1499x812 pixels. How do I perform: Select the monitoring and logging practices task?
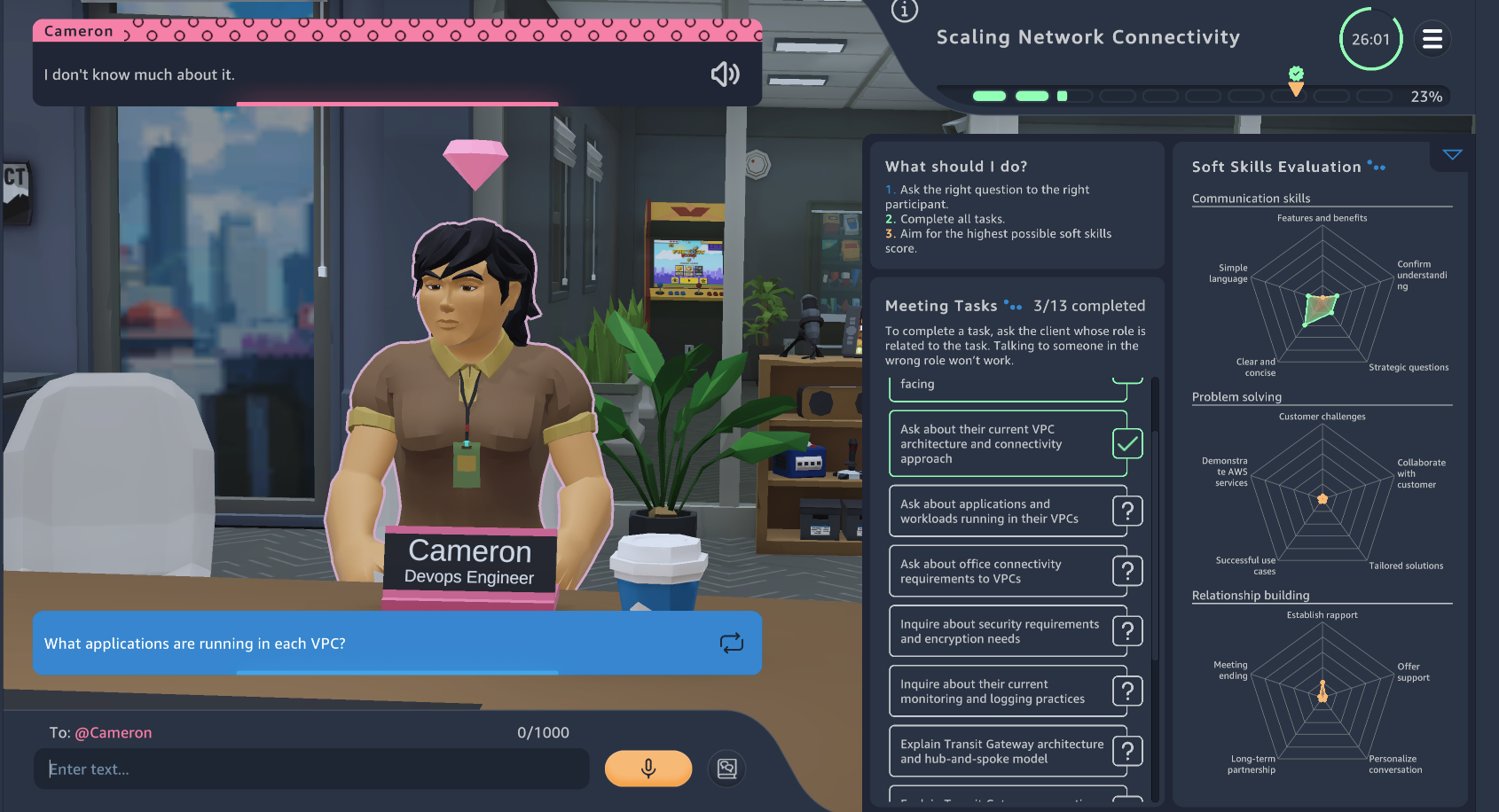pos(1002,691)
